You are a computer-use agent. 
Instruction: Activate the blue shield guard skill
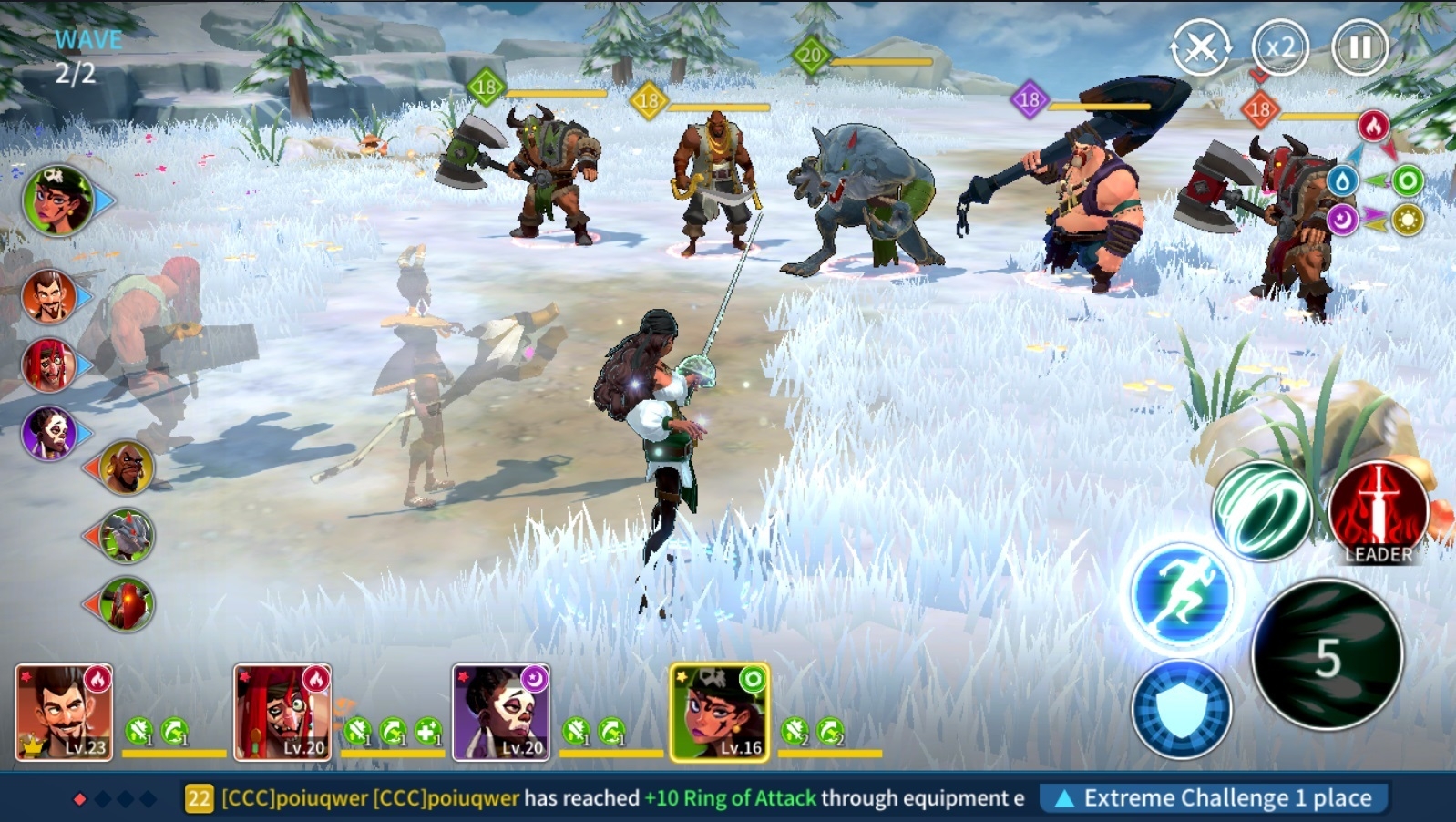click(x=1181, y=708)
